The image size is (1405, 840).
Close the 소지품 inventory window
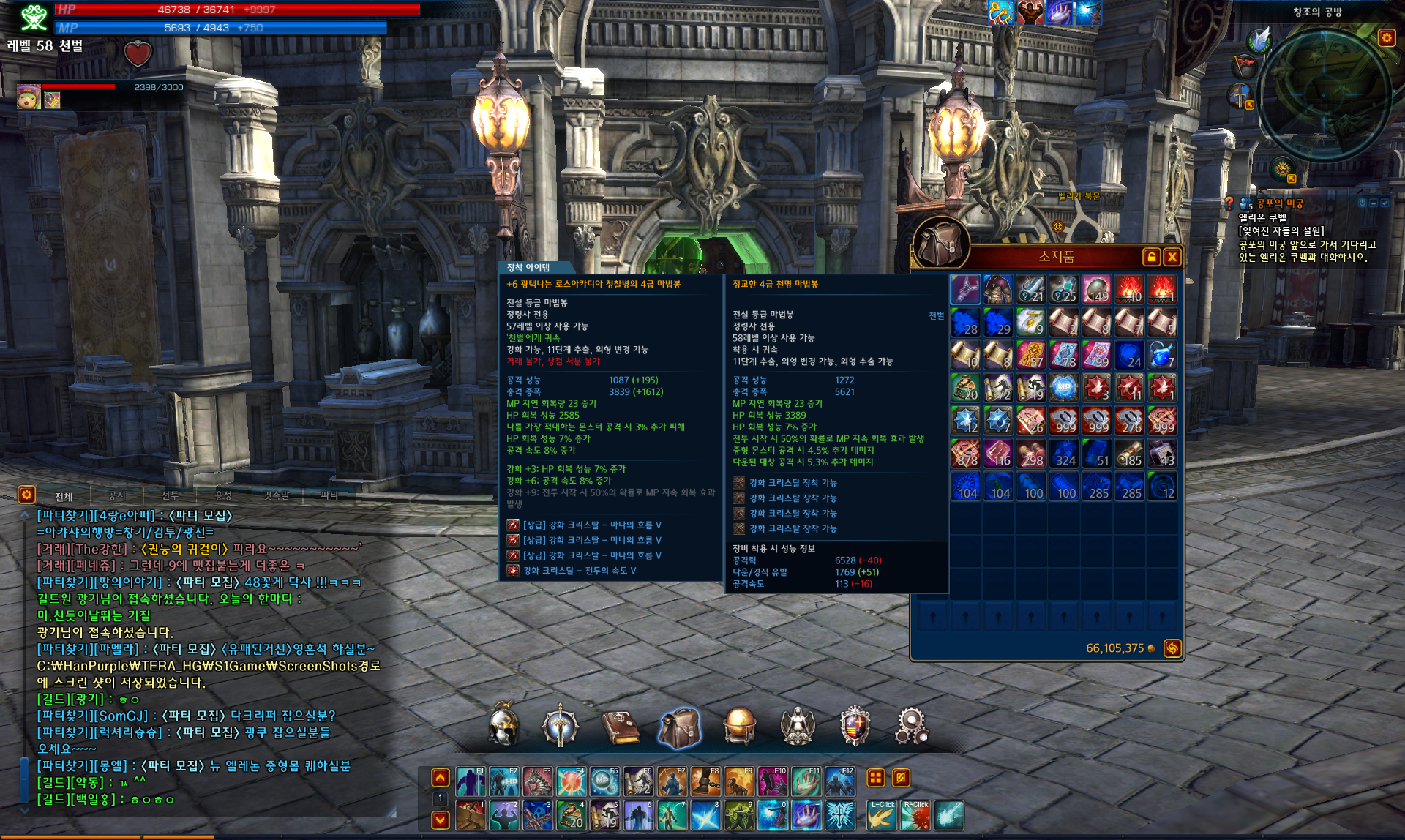[x=1172, y=257]
